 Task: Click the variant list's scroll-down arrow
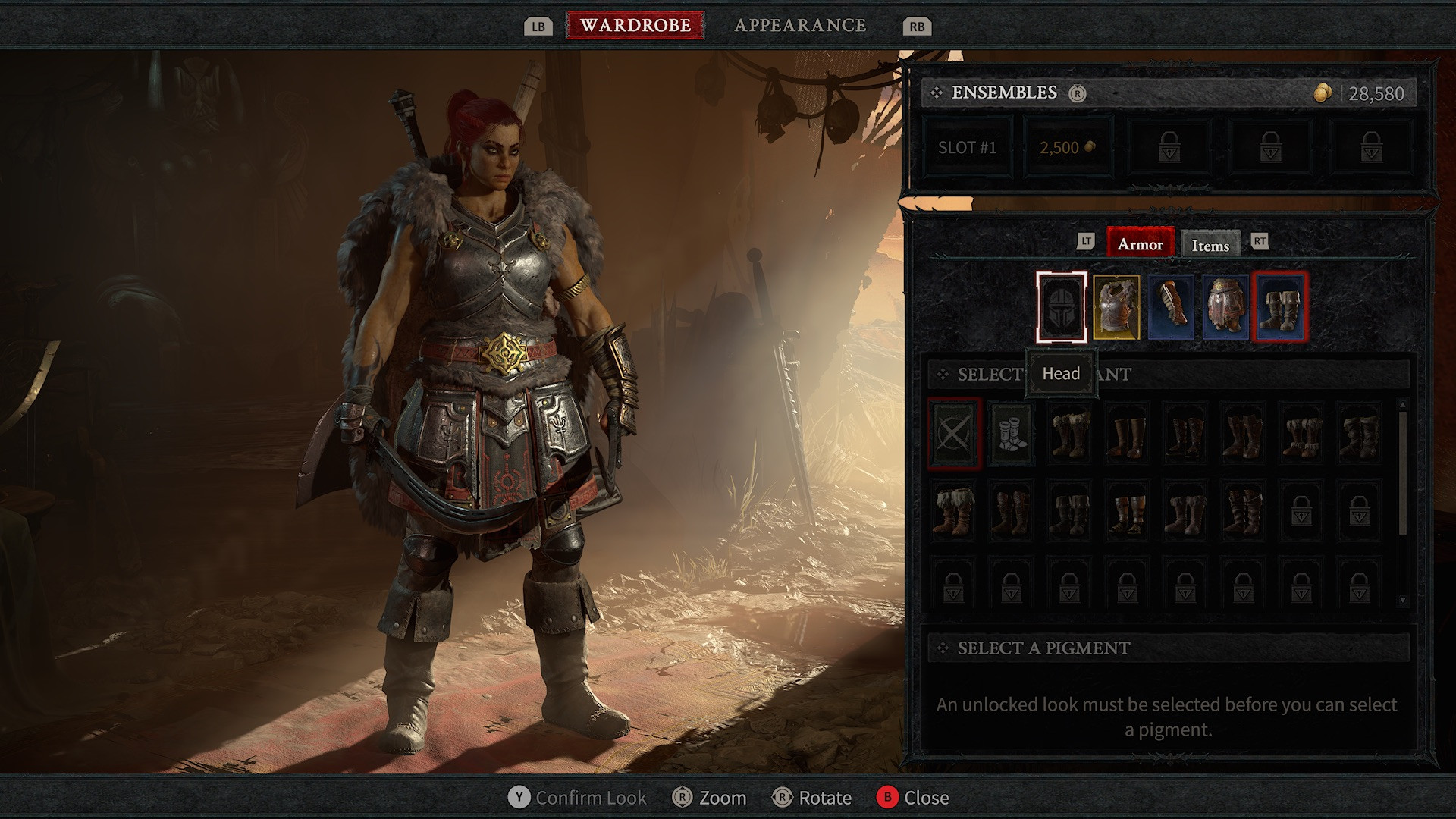point(1402,600)
